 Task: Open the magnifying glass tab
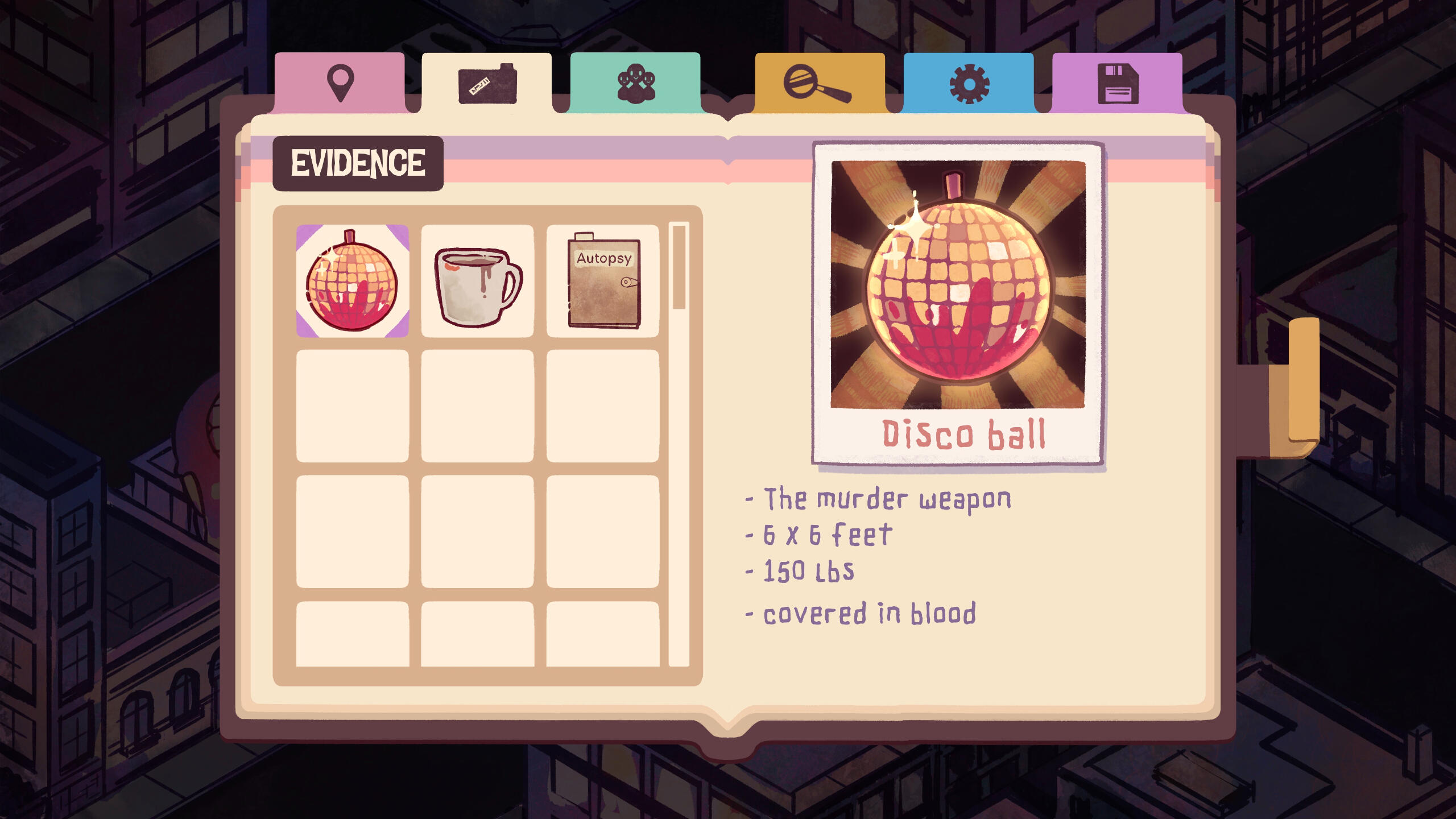point(819,83)
